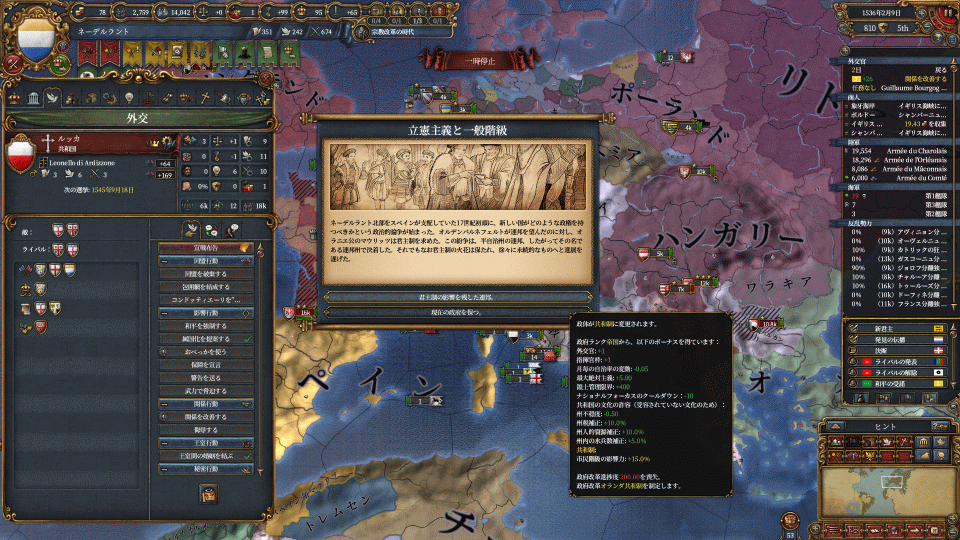Click 関係を改善する action

[x=203, y=417]
